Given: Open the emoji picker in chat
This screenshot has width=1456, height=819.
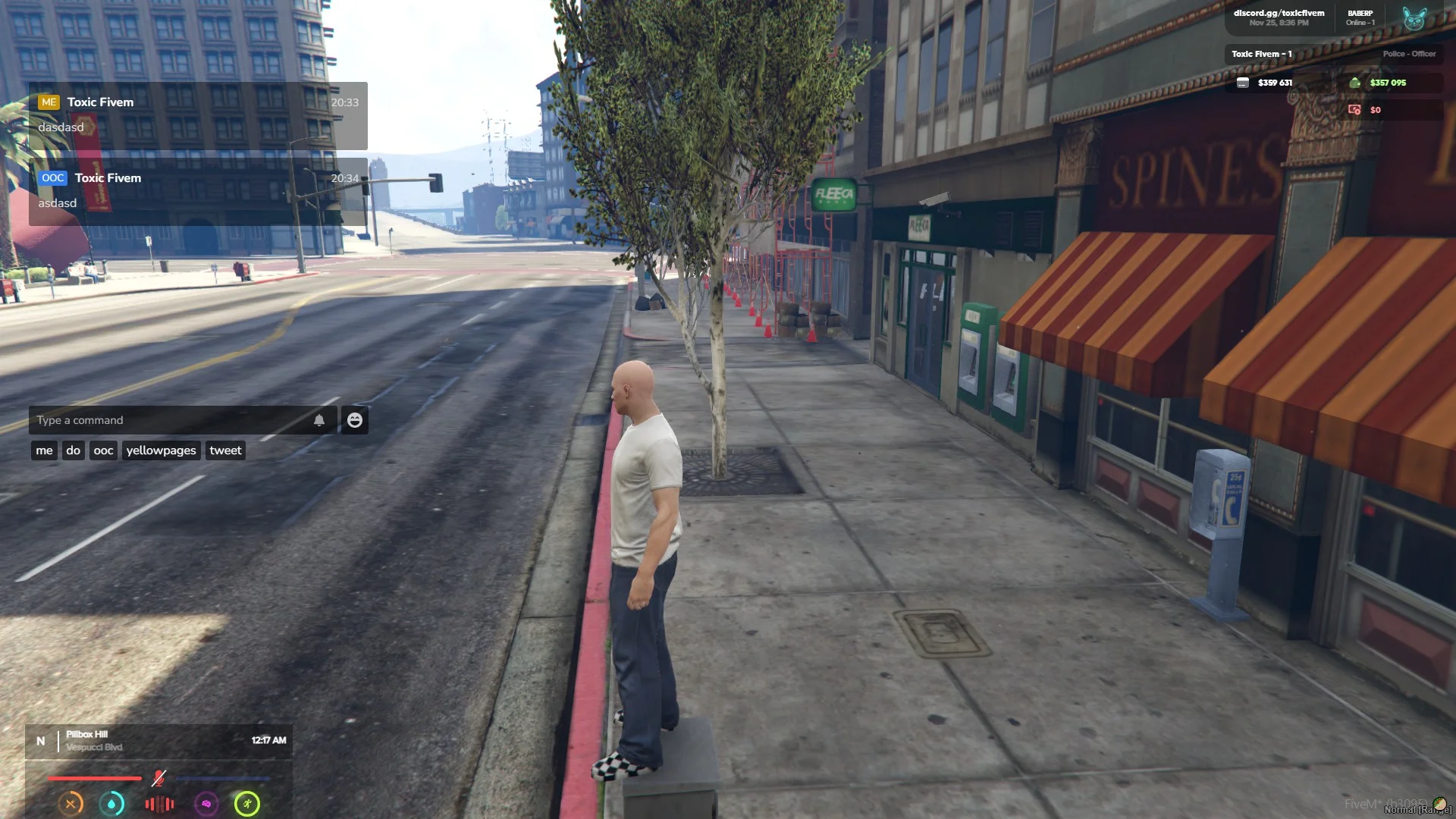Looking at the screenshot, I should click(x=354, y=420).
